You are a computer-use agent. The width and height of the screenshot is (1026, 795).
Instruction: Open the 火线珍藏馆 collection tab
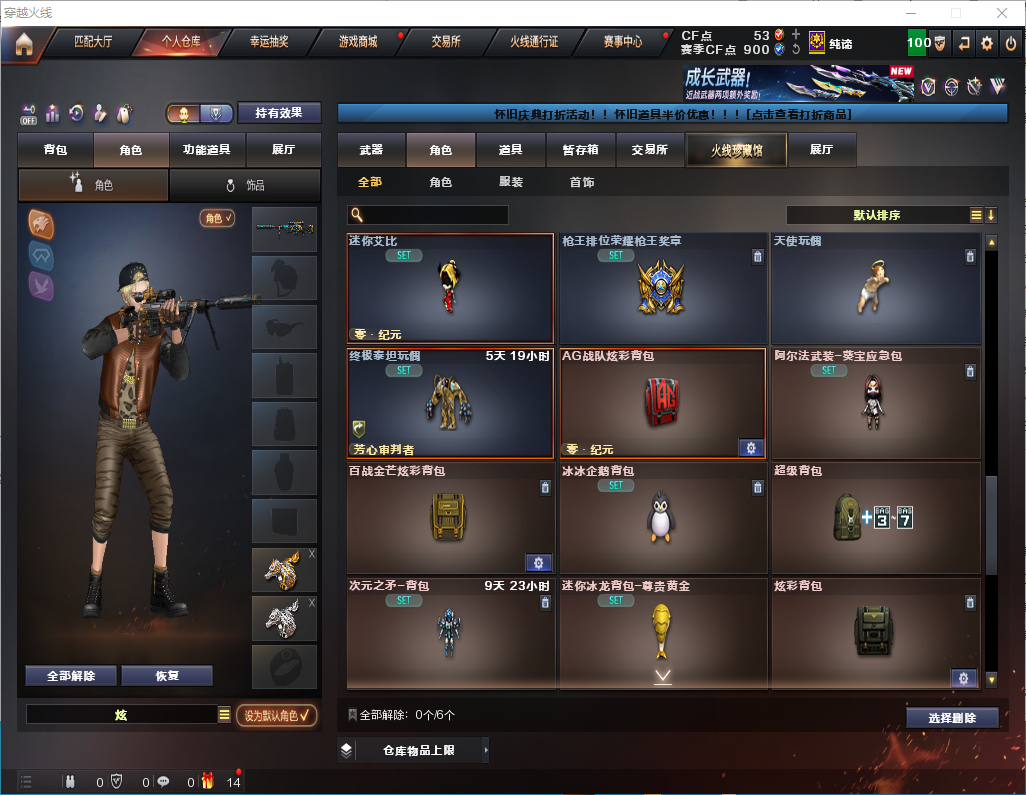click(x=736, y=150)
